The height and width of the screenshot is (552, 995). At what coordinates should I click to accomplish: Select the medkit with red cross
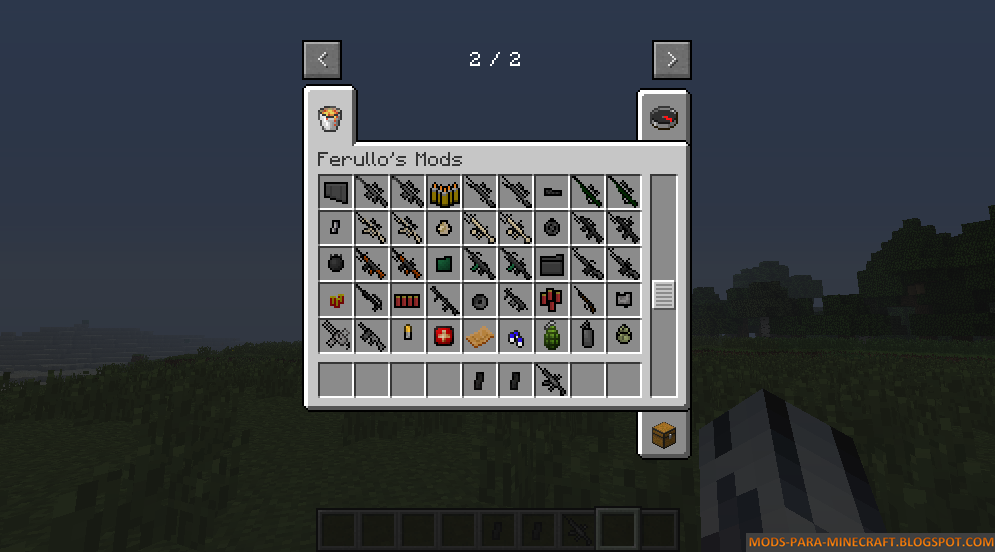point(443,336)
